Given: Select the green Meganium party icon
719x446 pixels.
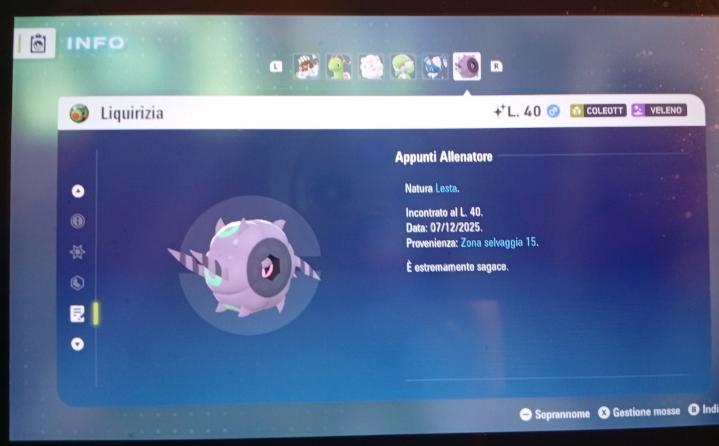Looking at the screenshot, I should (339, 67).
